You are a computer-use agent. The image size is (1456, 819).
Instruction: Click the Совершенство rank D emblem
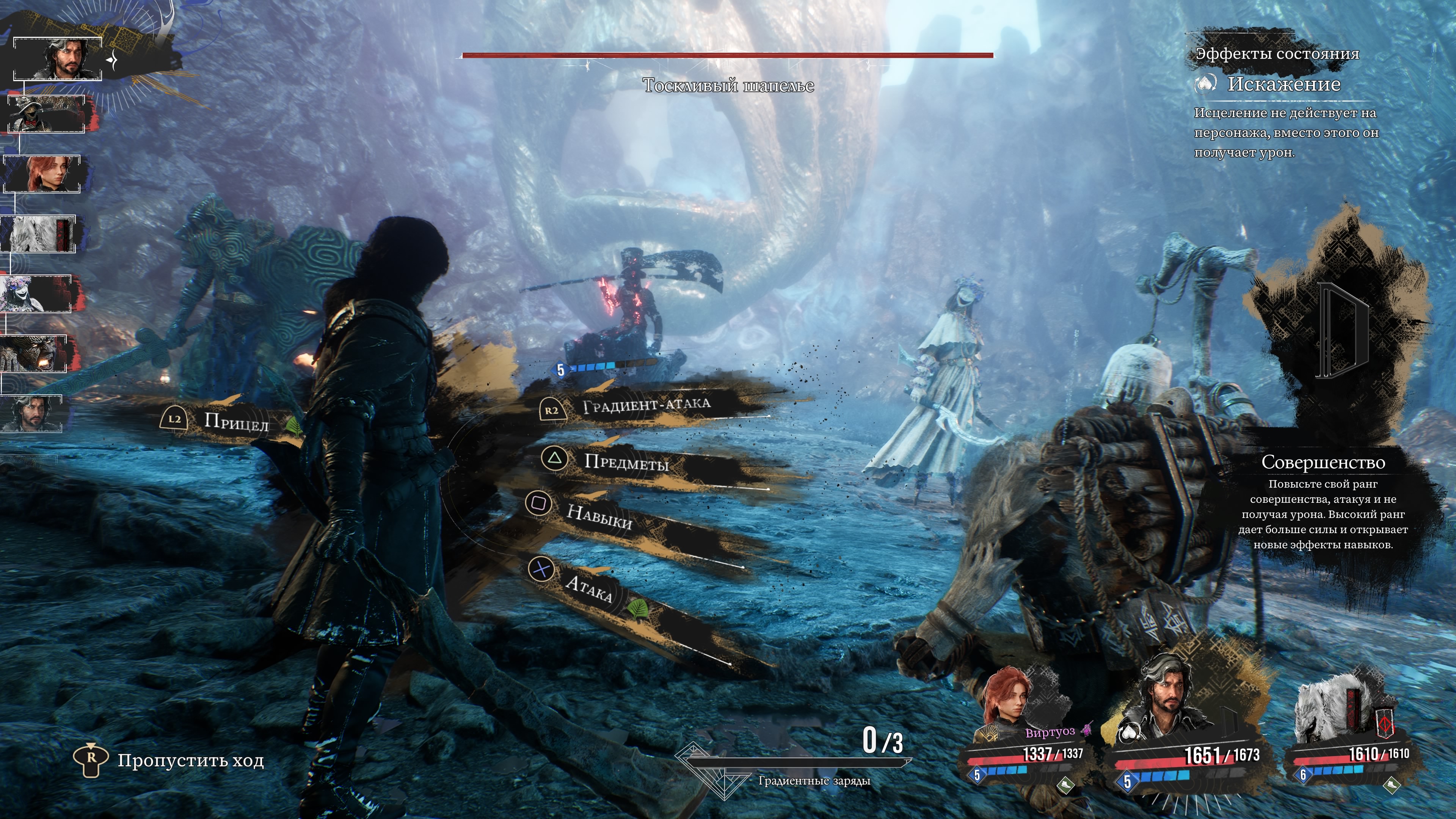1342,331
